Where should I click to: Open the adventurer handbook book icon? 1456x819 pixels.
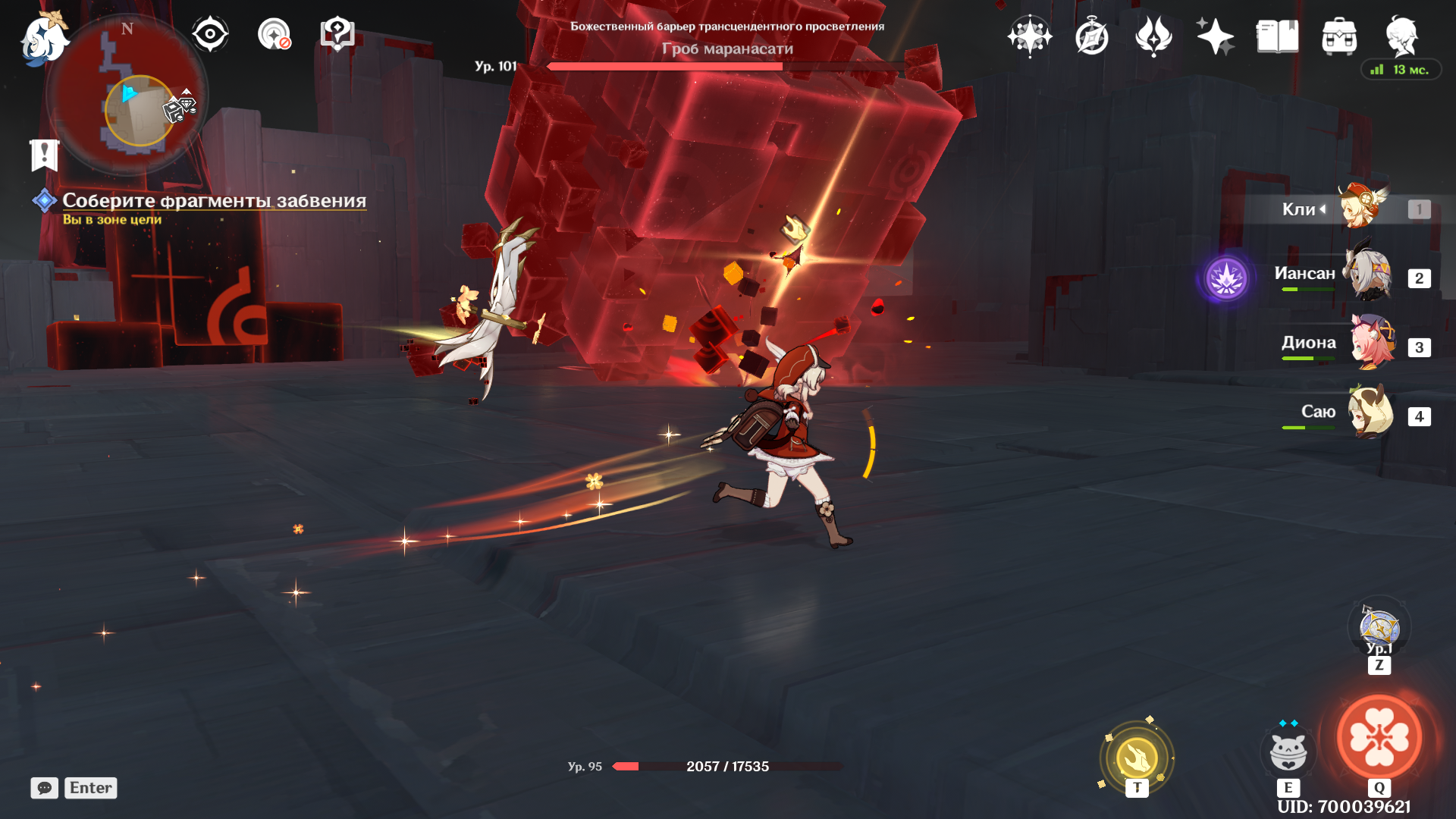click(1277, 36)
